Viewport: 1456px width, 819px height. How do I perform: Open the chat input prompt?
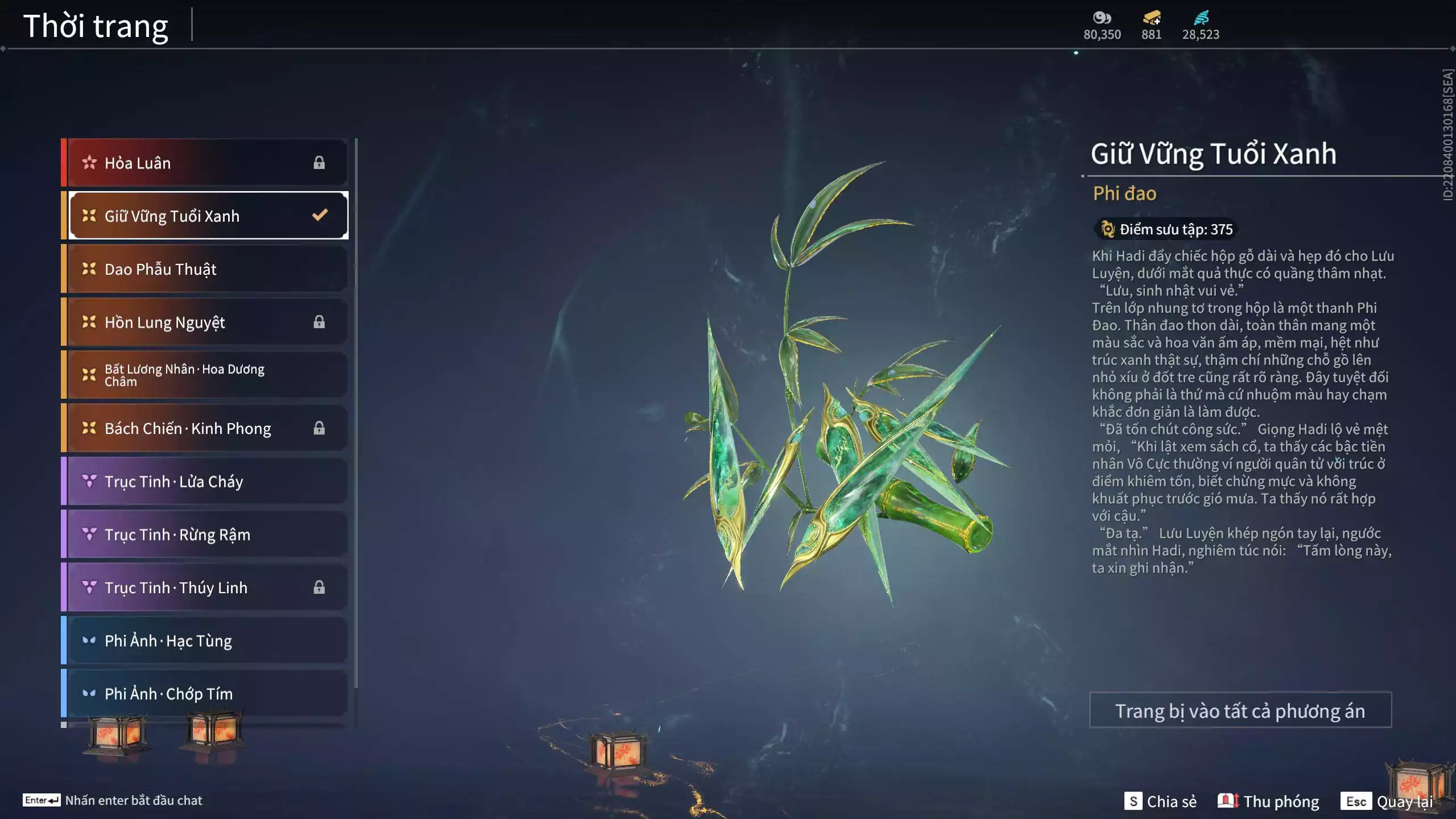(113, 800)
